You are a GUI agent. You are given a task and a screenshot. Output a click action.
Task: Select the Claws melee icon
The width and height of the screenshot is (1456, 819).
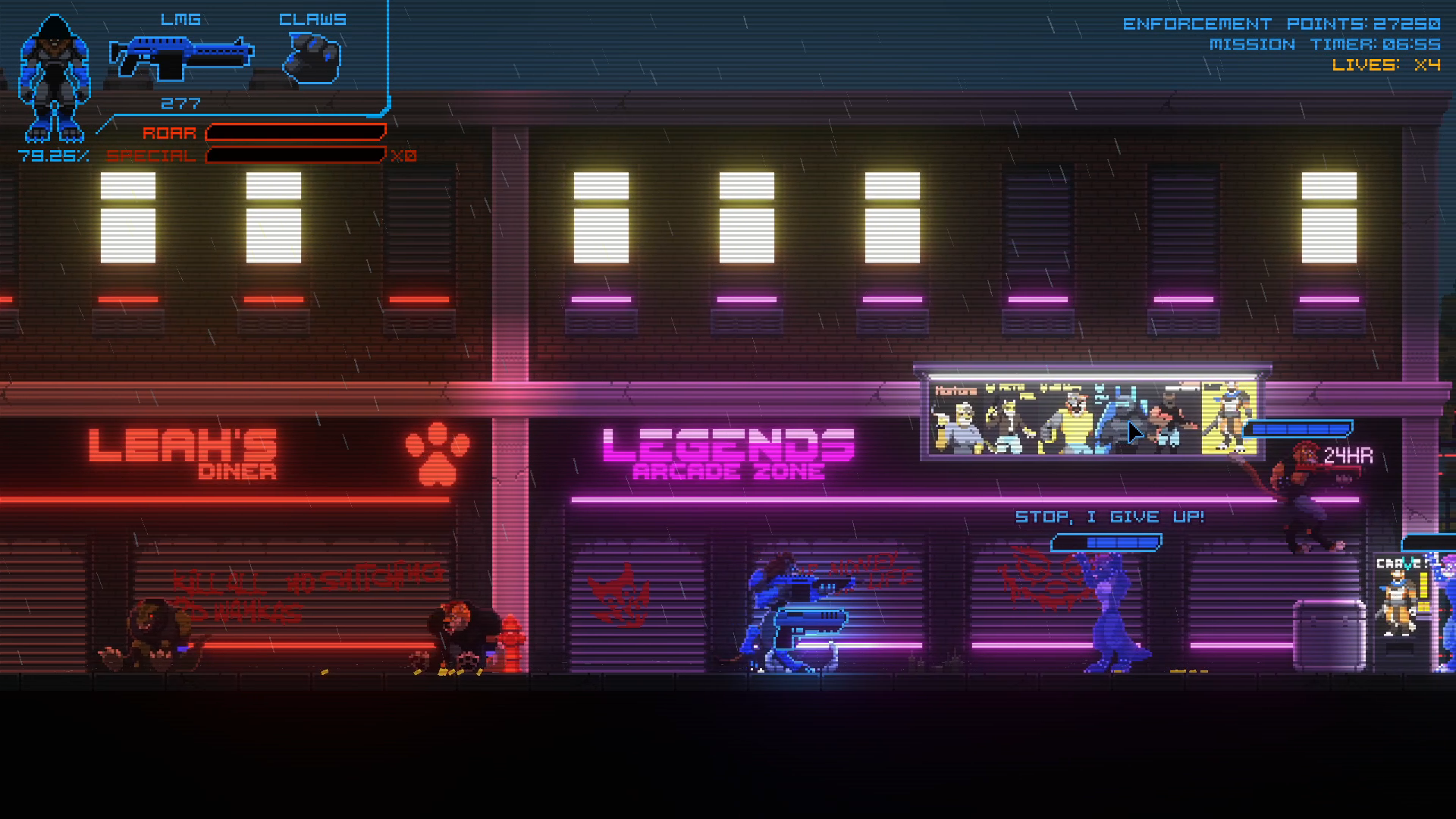[x=312, y=58]
